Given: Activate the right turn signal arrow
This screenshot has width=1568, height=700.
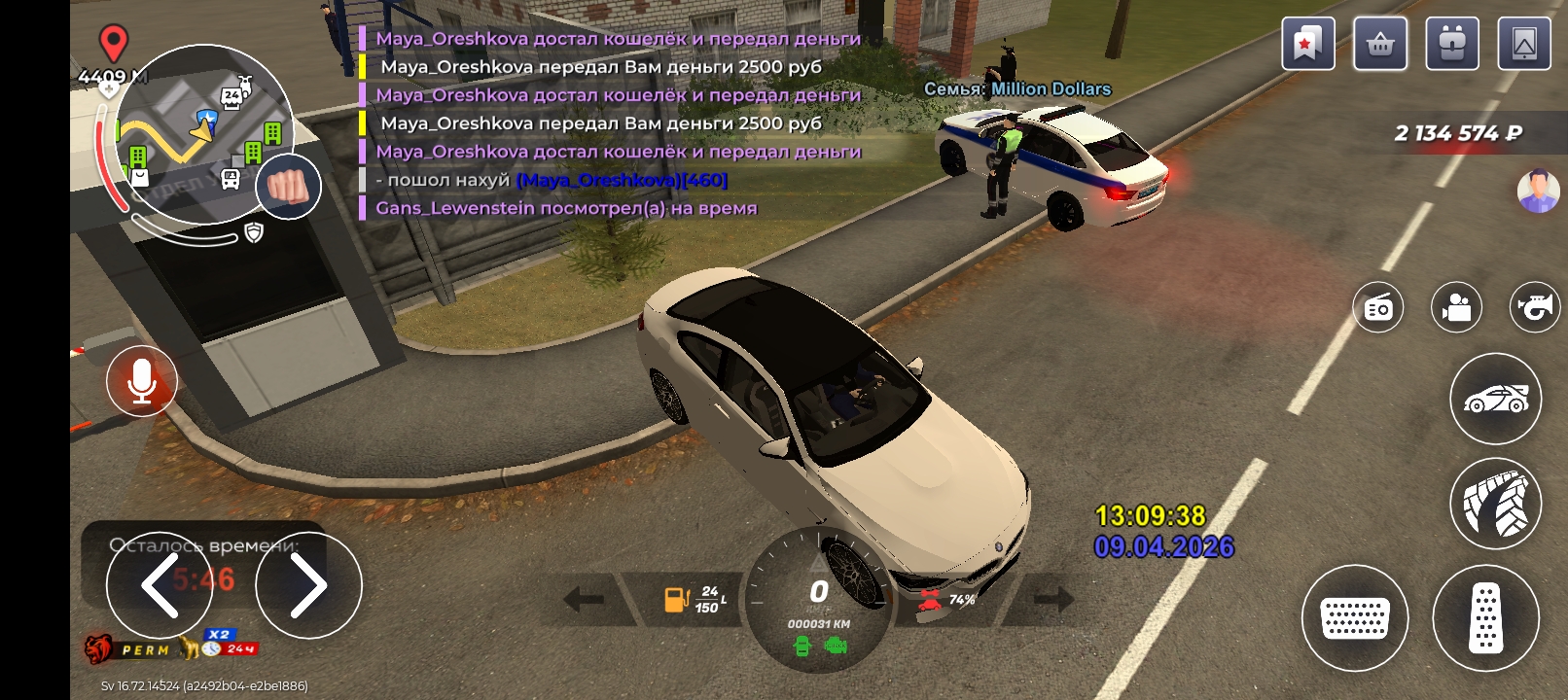Looking at the screenshot, I should [x=1053, y=599].
